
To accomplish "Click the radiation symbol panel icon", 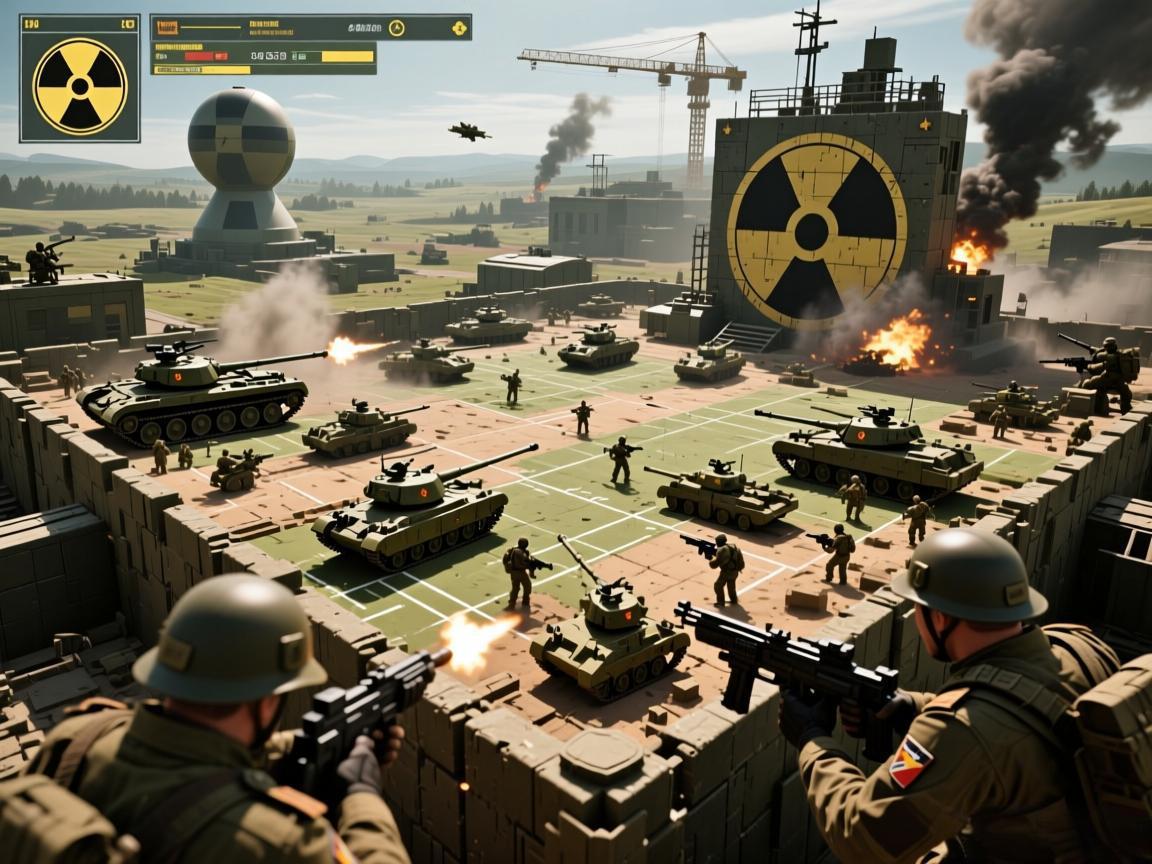I will tap(80, 85).
